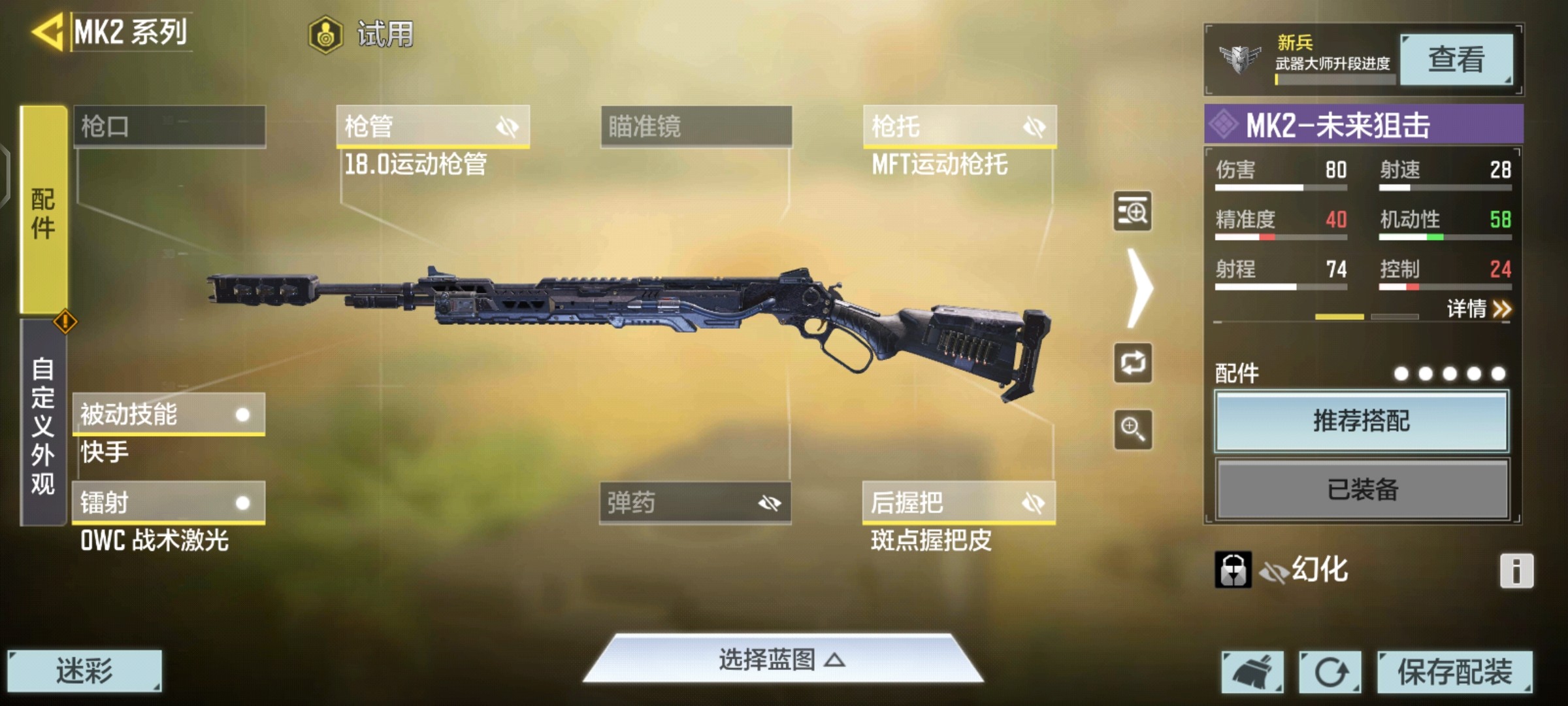Click the 推荐搭配 recommended loadout button
This screenshot has width=1568, height=706.
[1362, 422]
